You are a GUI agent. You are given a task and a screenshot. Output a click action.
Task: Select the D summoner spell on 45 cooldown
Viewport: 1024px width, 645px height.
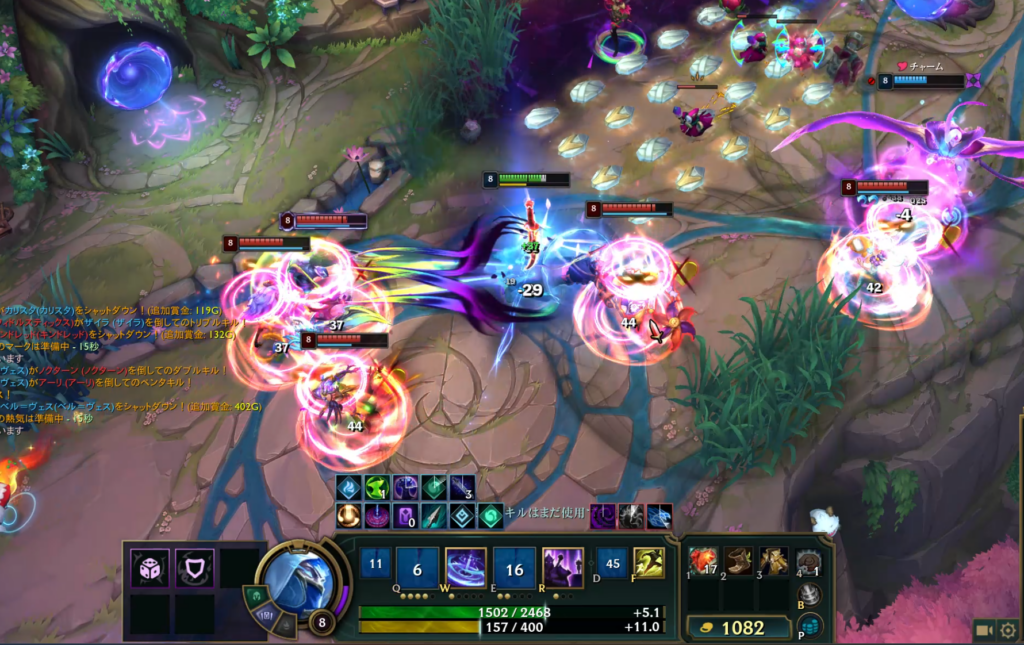[613, 563]
